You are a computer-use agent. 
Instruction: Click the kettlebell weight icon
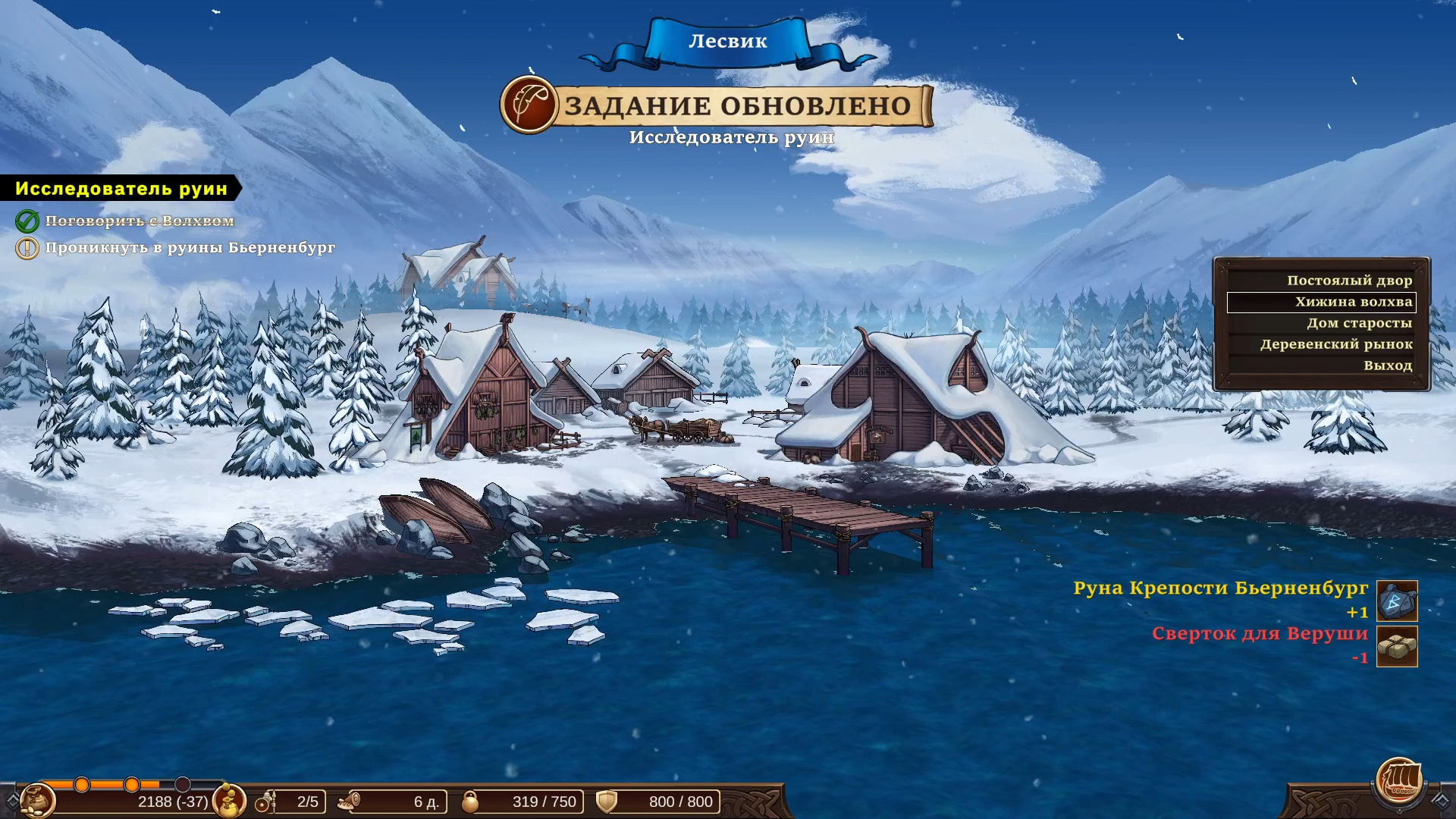point(470,802)
